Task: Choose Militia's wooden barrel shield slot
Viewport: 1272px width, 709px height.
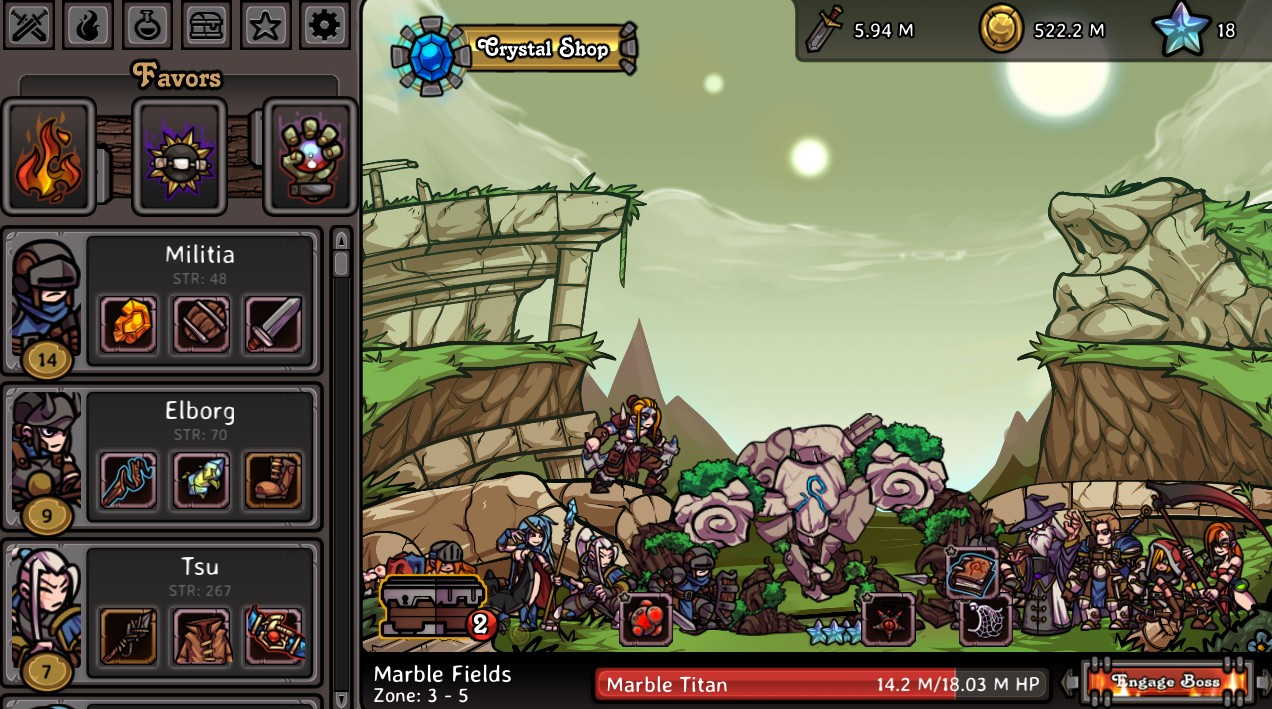Action: [x=201, y=323]
